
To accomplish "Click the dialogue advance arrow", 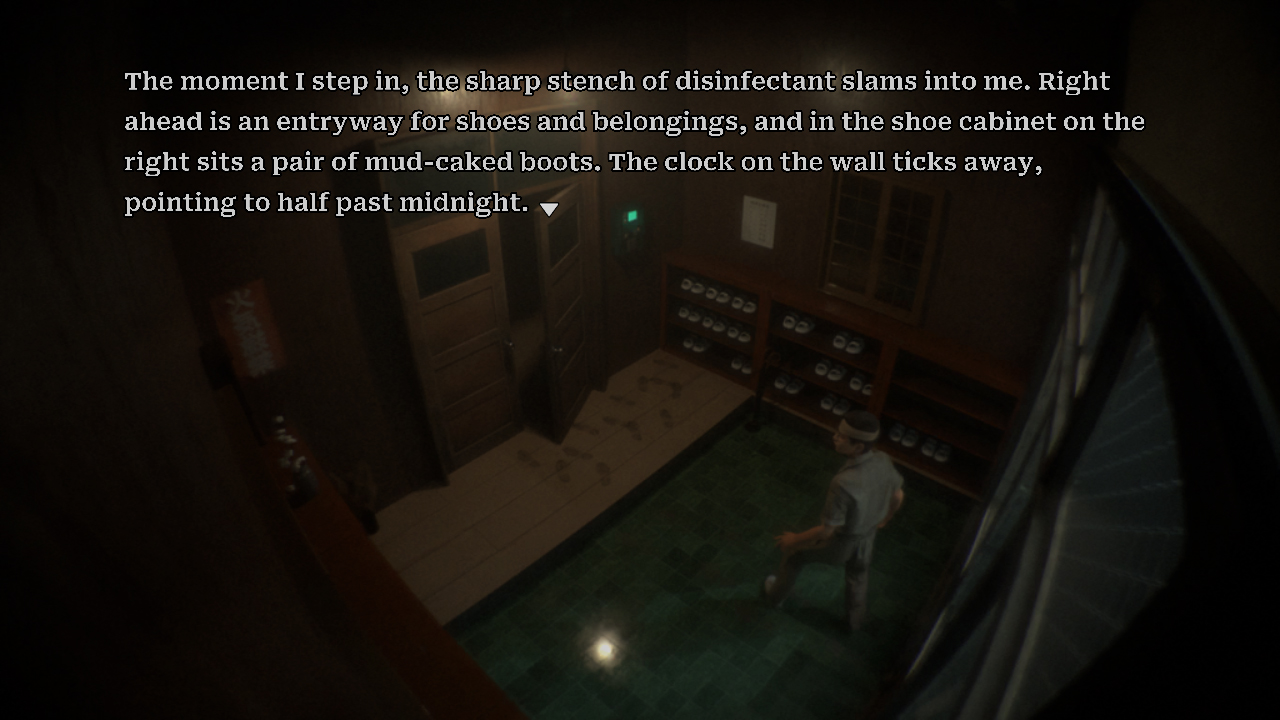I will 550,207.
